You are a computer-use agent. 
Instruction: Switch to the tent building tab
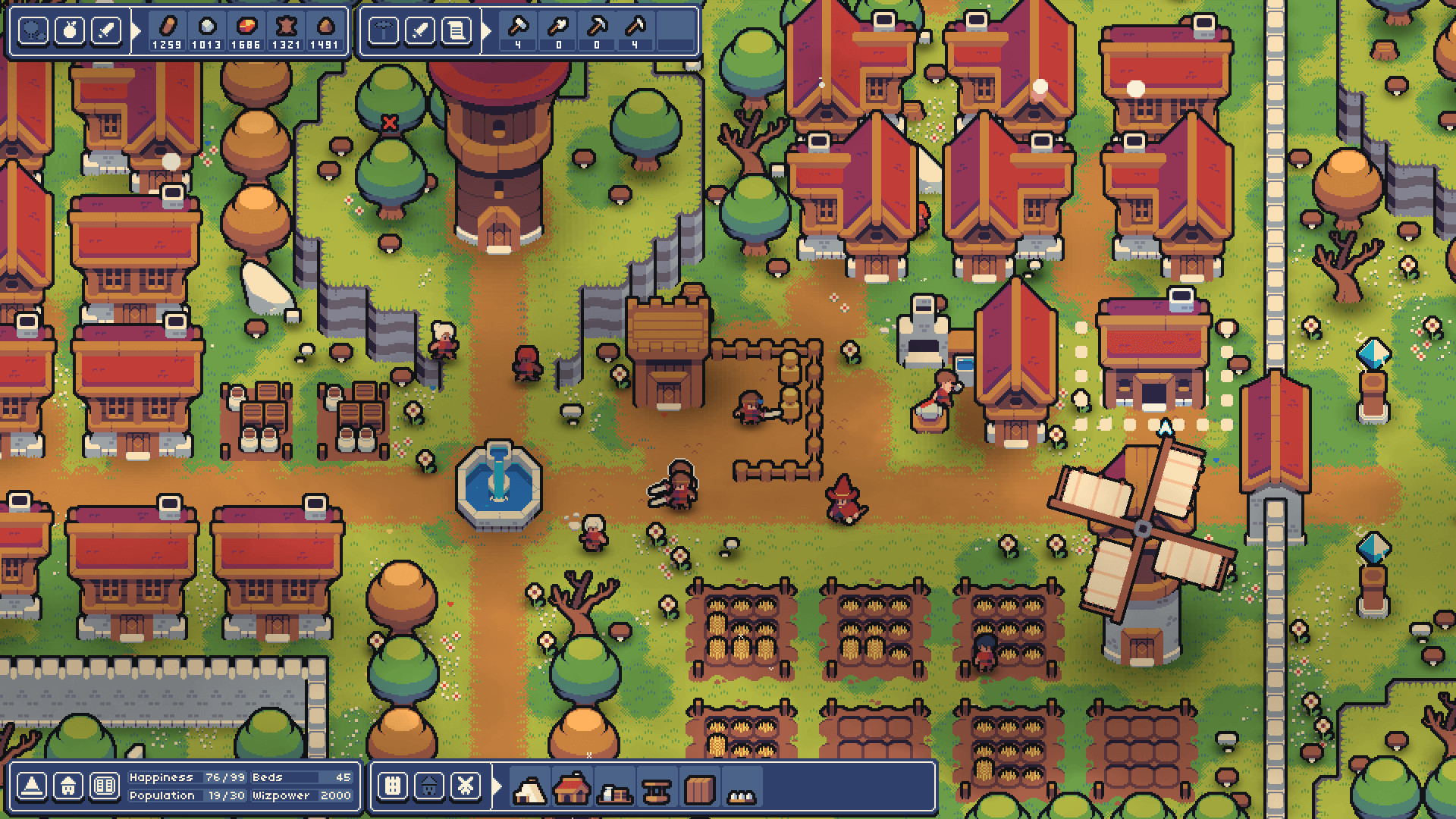[x=530, y=789]
